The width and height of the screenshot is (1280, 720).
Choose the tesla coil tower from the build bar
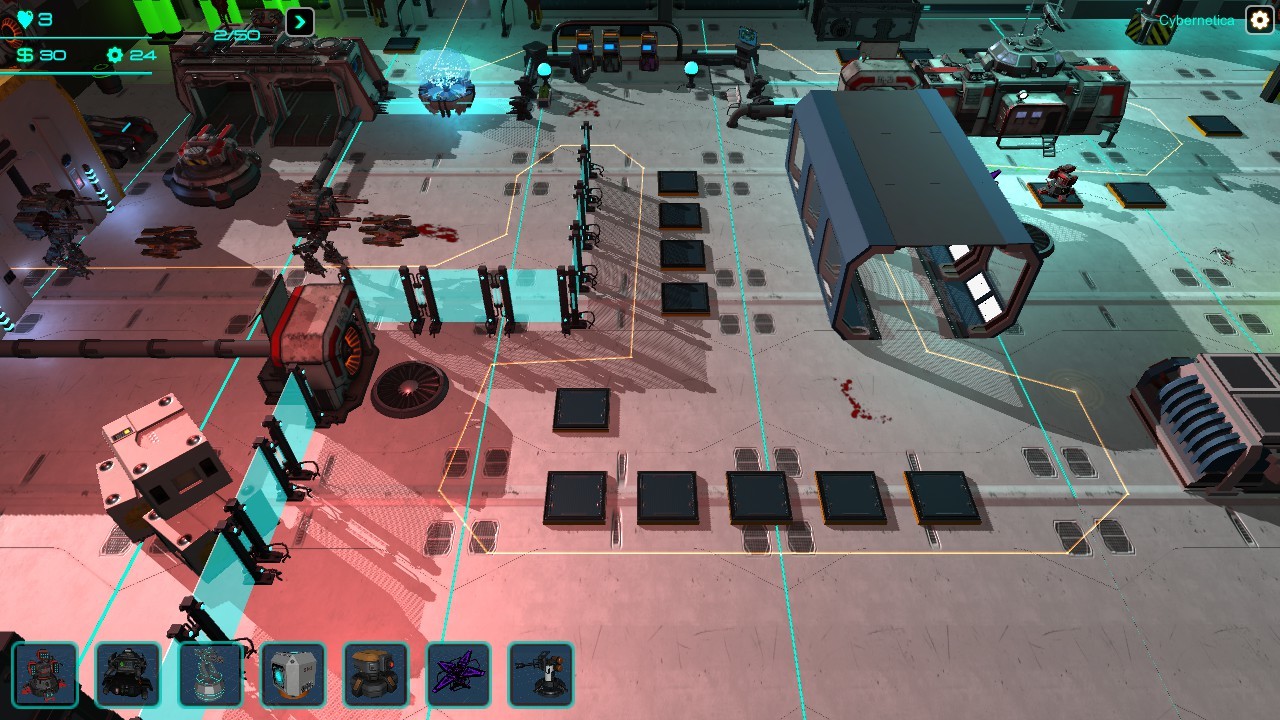click(210, 675)
